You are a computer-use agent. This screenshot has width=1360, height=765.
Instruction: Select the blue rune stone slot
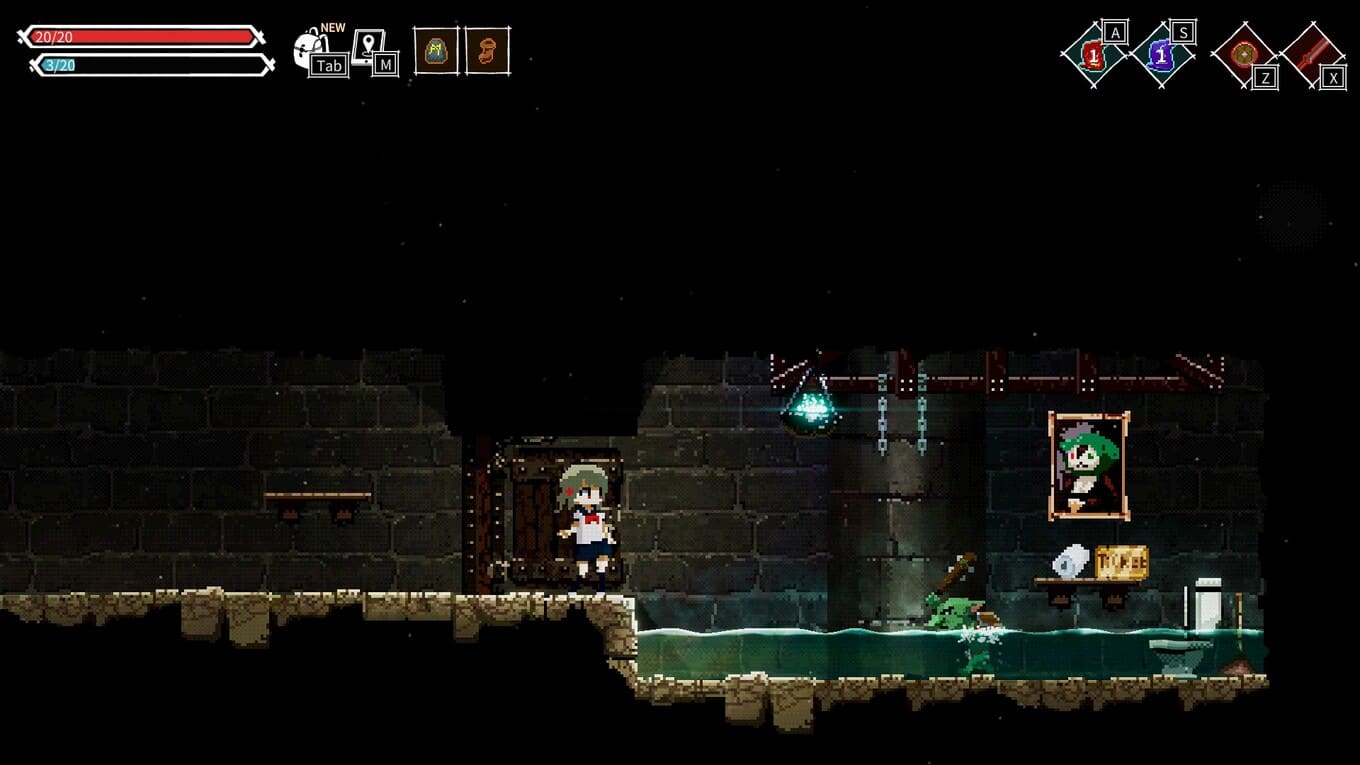pos(436,51)
